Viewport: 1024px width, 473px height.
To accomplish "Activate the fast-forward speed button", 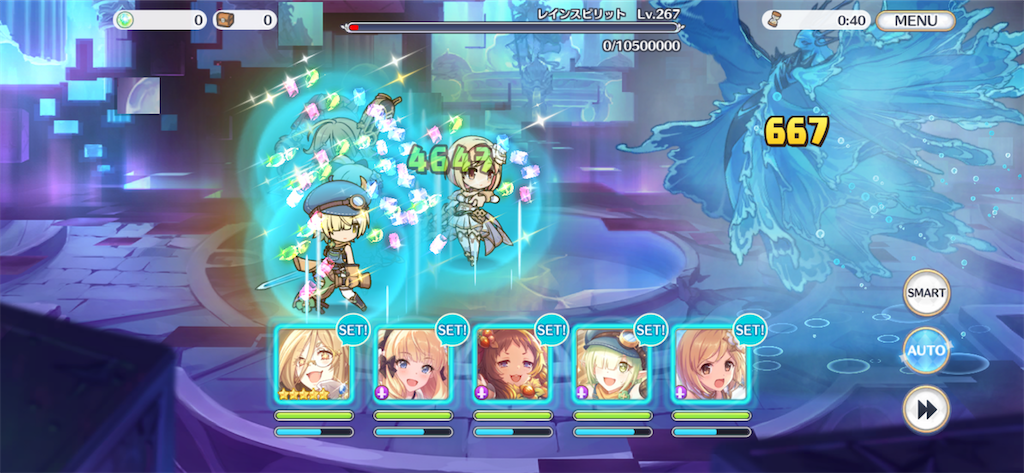I will click(x=926, y=409).
